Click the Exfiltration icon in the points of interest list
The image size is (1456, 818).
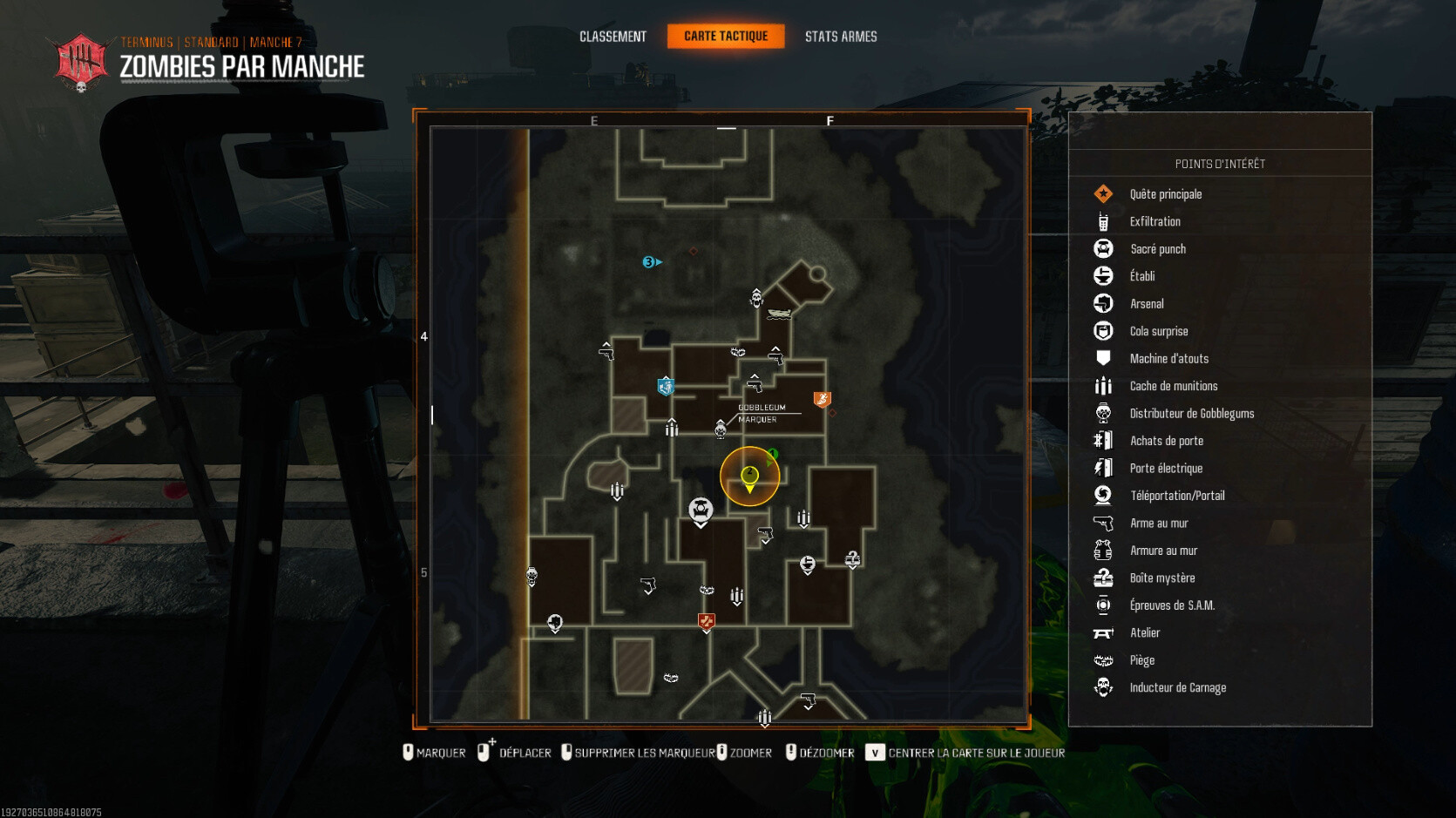point(1104,221)
